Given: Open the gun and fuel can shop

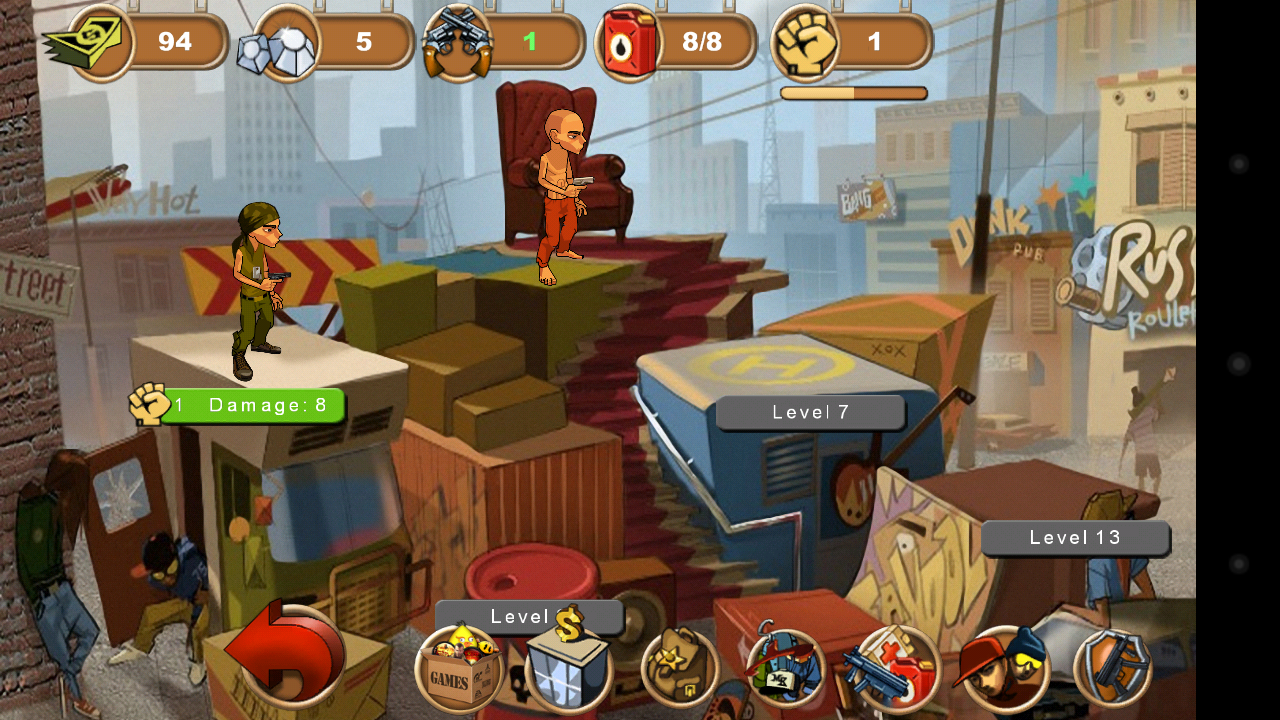Looking at the screenshot, I should click(x=893, y=668).
